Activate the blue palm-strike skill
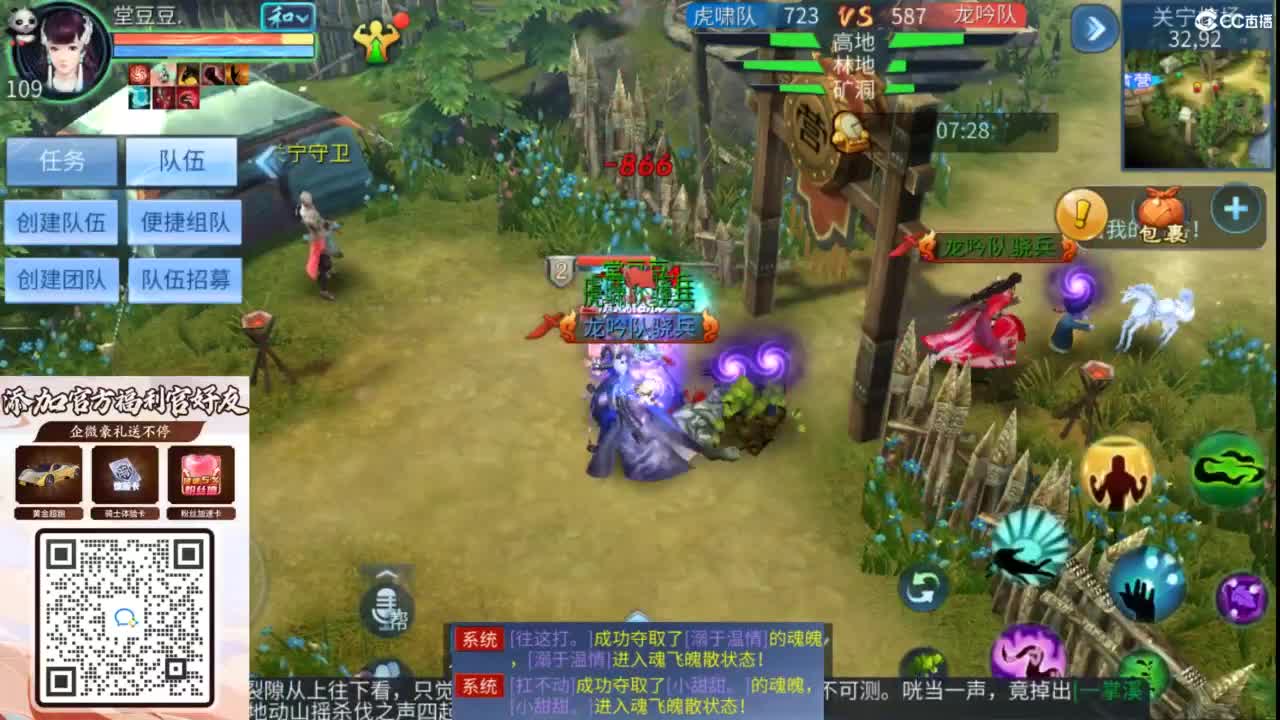This screenshot has width=1280, height=720. click(x=1144, y=587)
